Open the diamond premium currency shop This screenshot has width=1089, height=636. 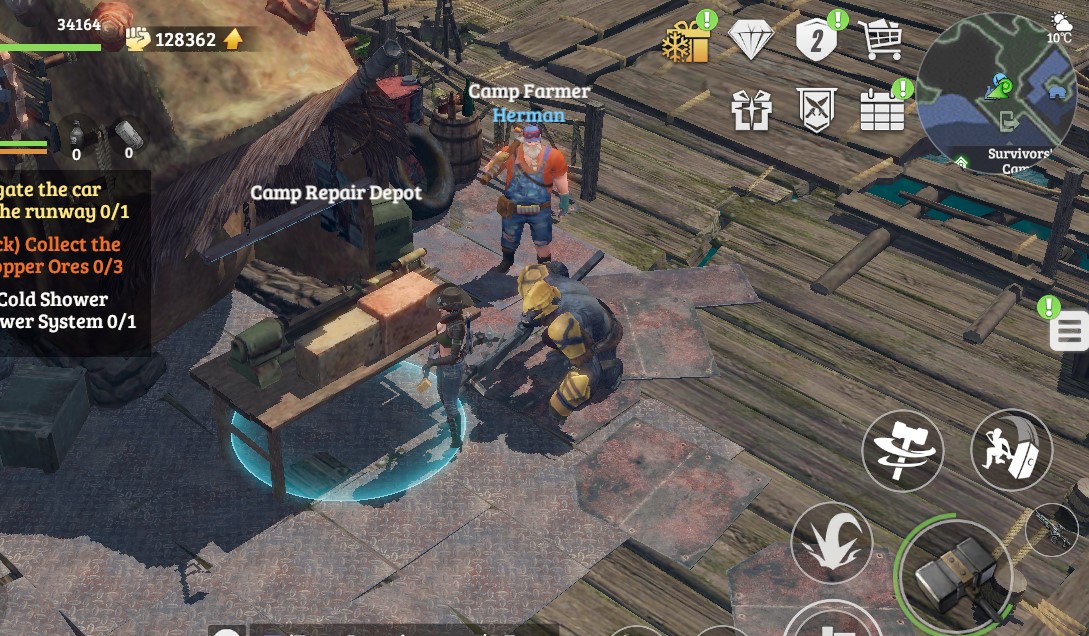751,40
